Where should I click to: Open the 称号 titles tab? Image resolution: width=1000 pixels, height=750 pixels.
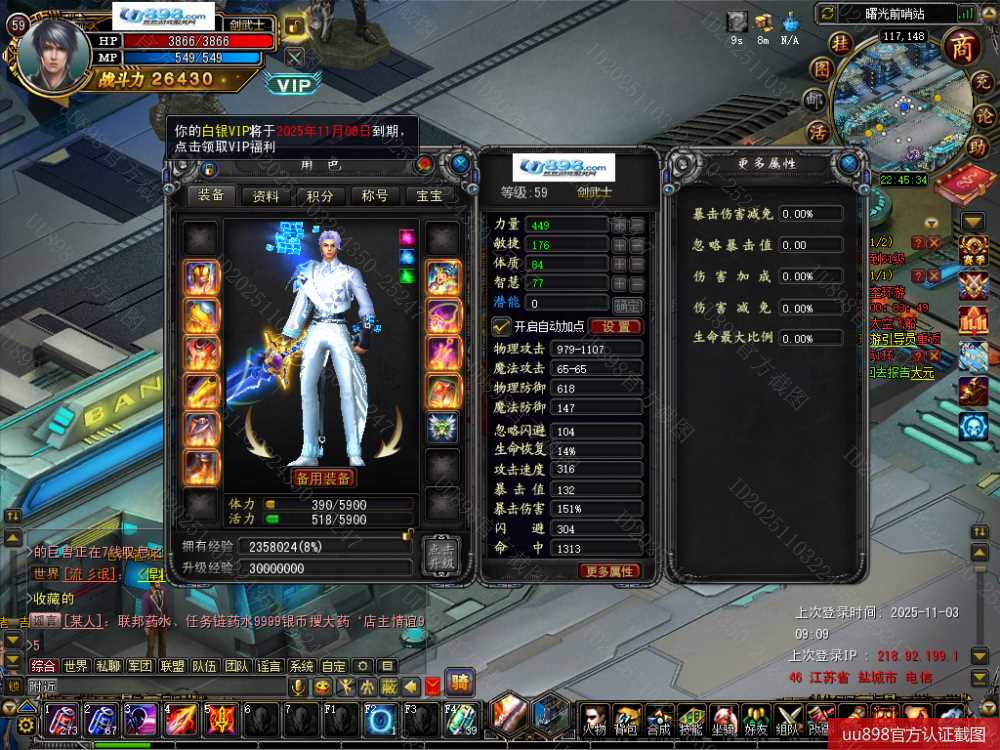coord(375,196)
